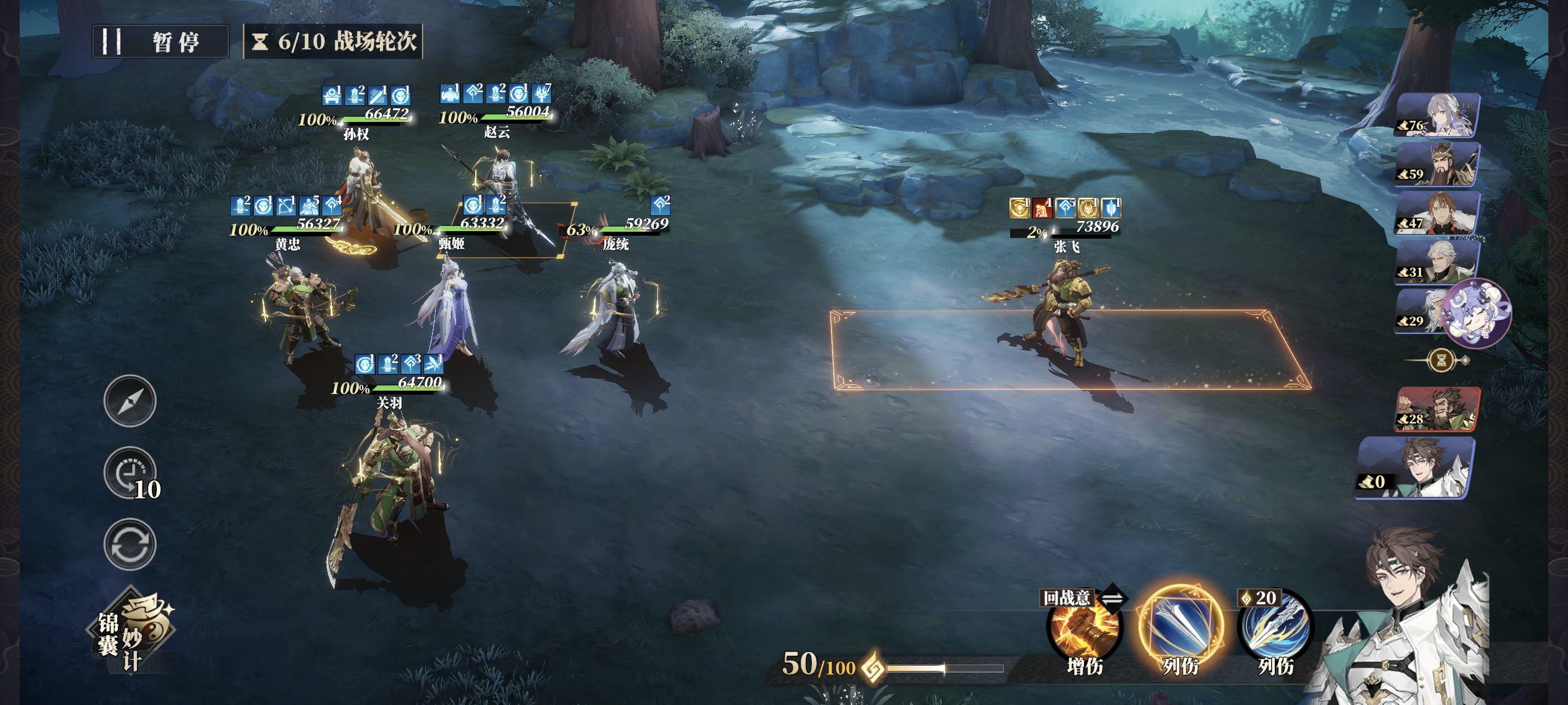Screen dimensions: 1568x705
Task: Switch skill using the 回战意 swap arrows
Action: [x=1113, y=599]
